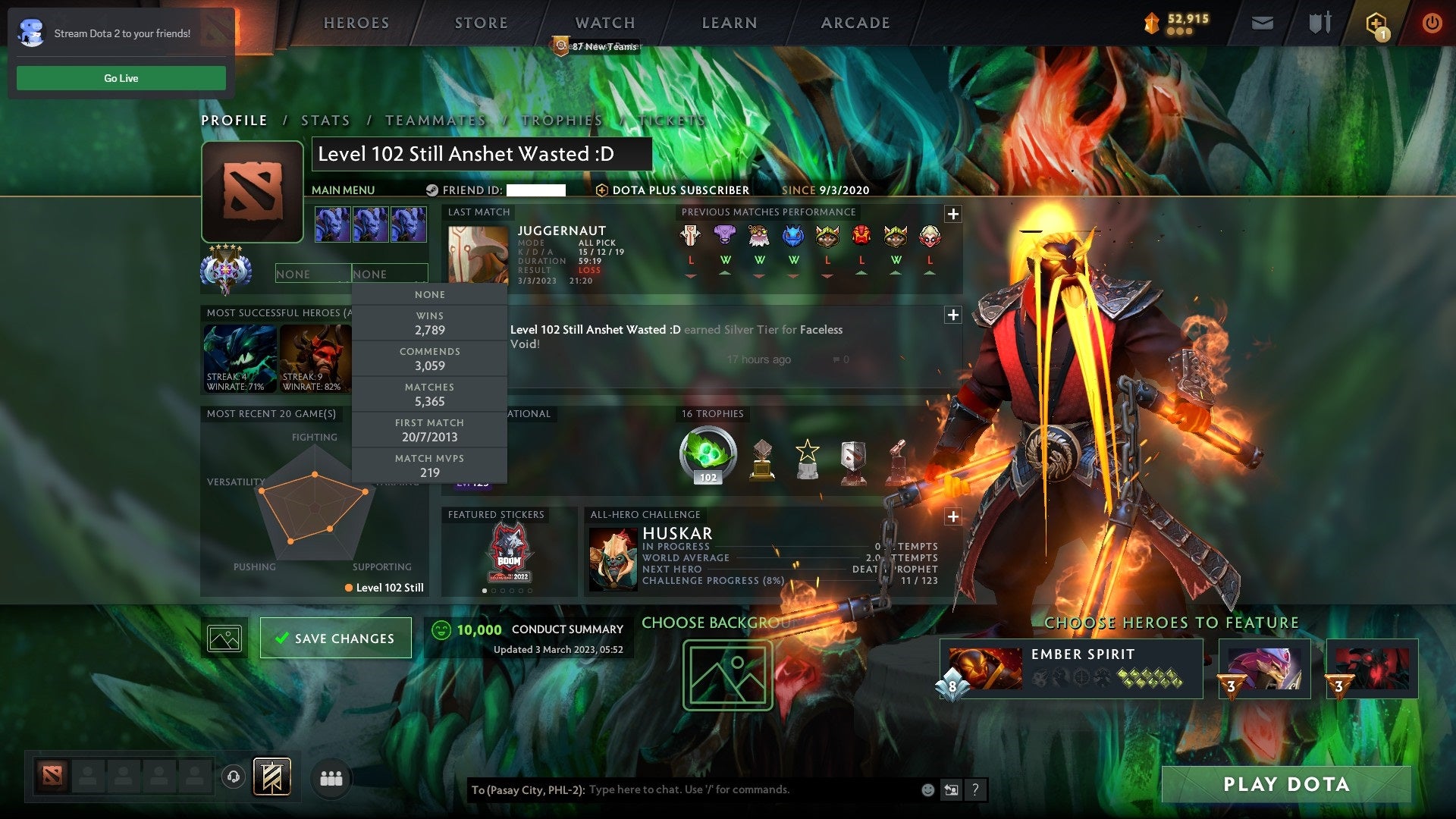Open the Armory shield and sword icon
This screenshot has width=1456, height=819.
tap(1319, 23)
